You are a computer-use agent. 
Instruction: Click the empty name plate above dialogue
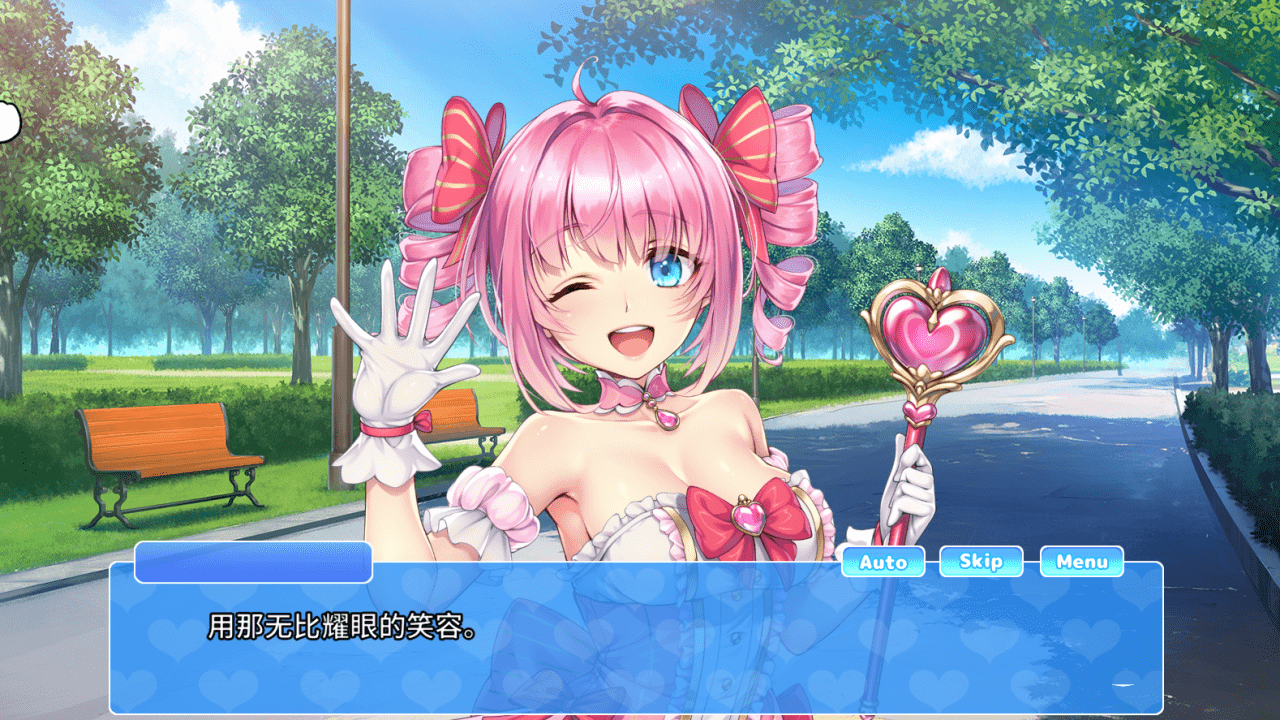click(253, 565)
